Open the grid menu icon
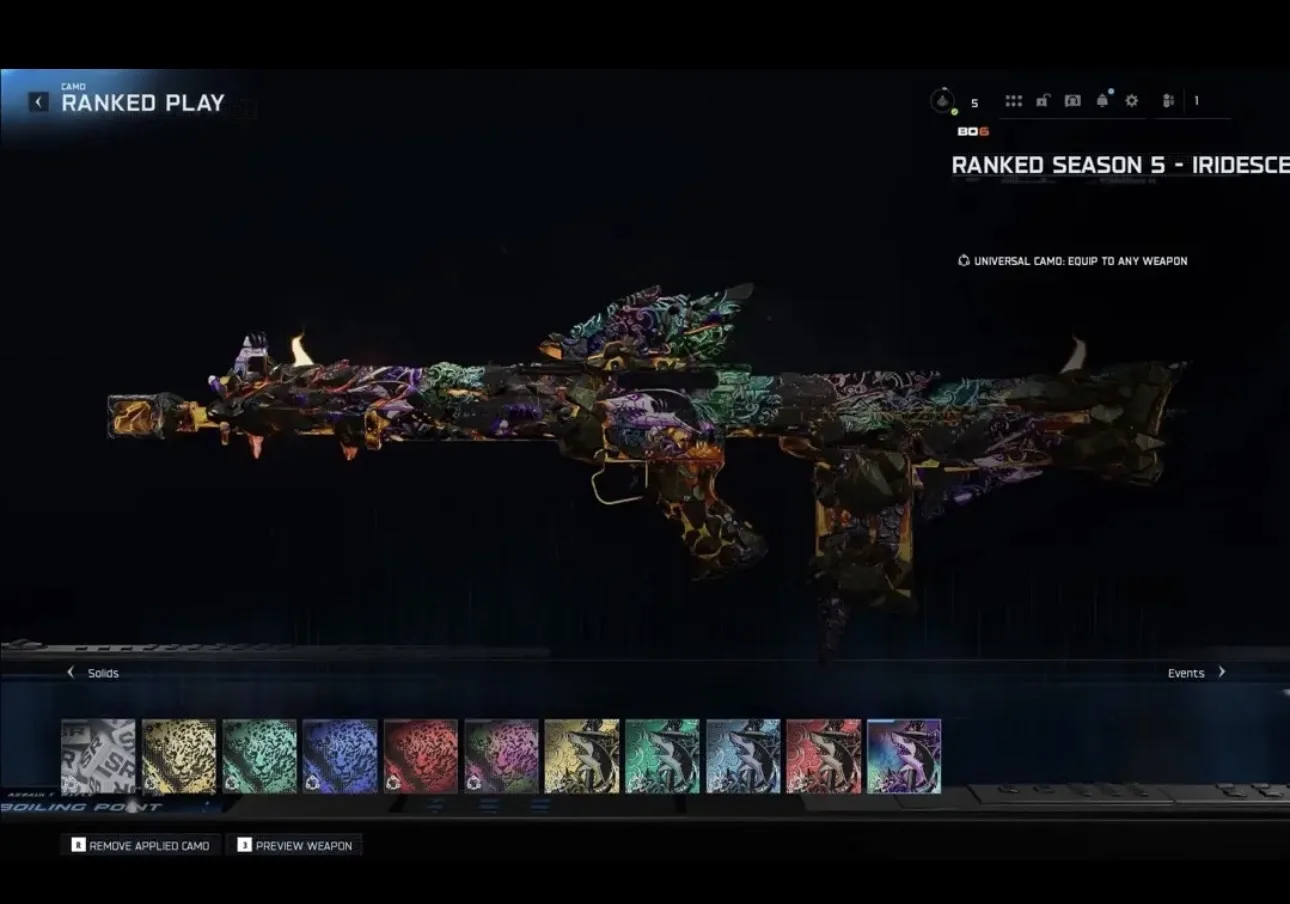1290x904 pixels. coord(1013,101)
